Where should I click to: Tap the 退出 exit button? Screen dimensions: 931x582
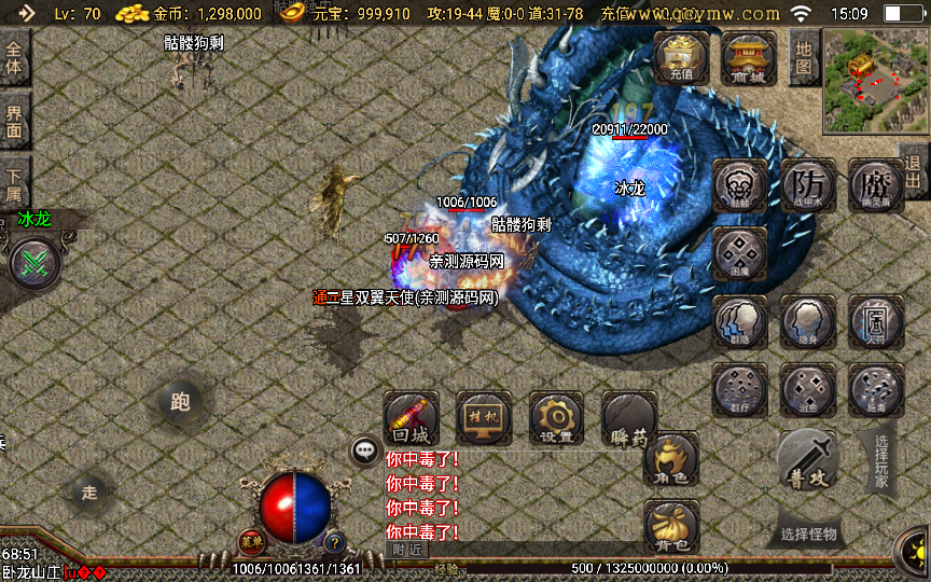(914, 172)
